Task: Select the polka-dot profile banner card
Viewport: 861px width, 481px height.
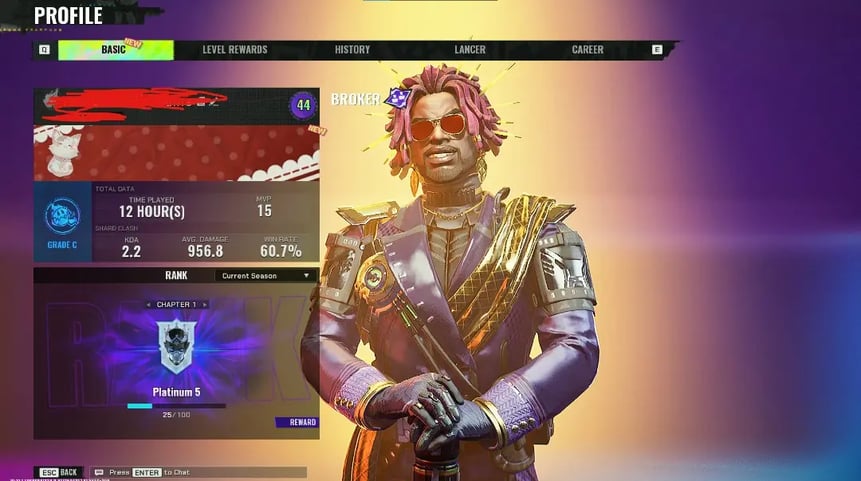Action: pos(176,152)
